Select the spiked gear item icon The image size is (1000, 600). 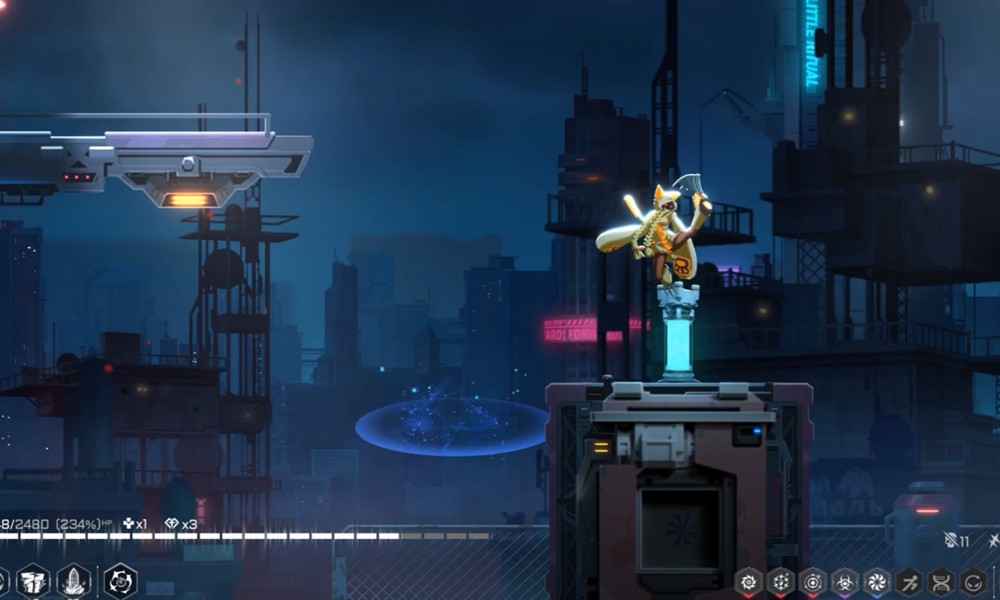click(x=780, y=581)
